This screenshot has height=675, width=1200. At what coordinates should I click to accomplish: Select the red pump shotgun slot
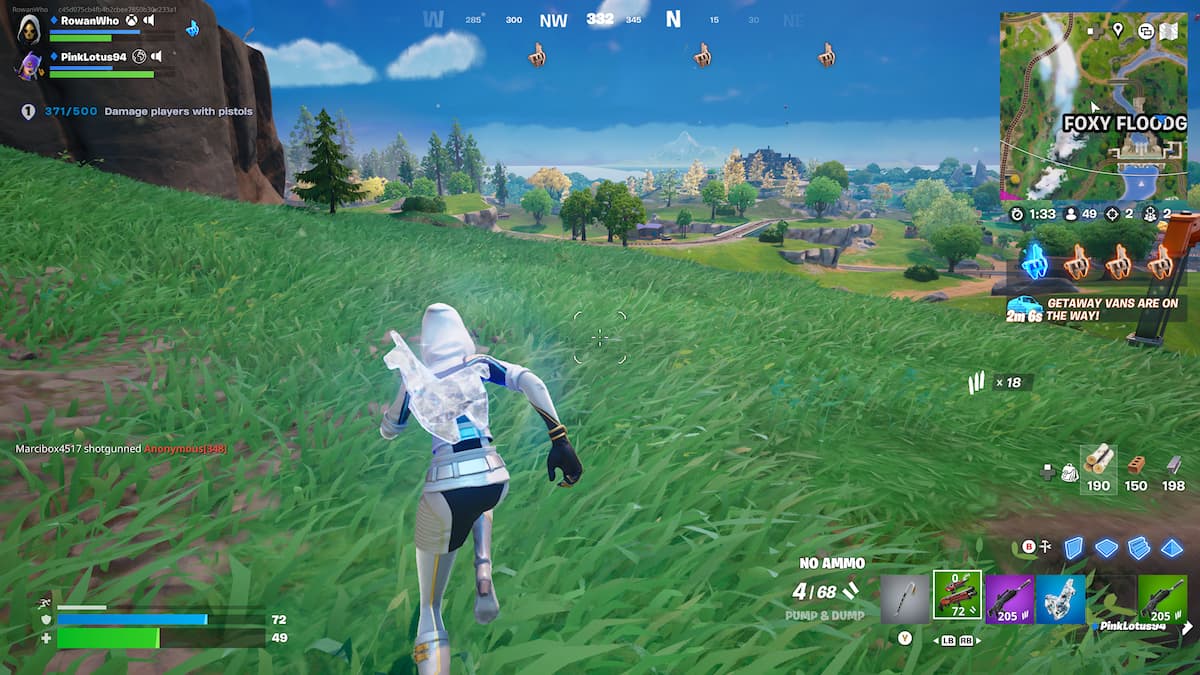click(957, 596)
